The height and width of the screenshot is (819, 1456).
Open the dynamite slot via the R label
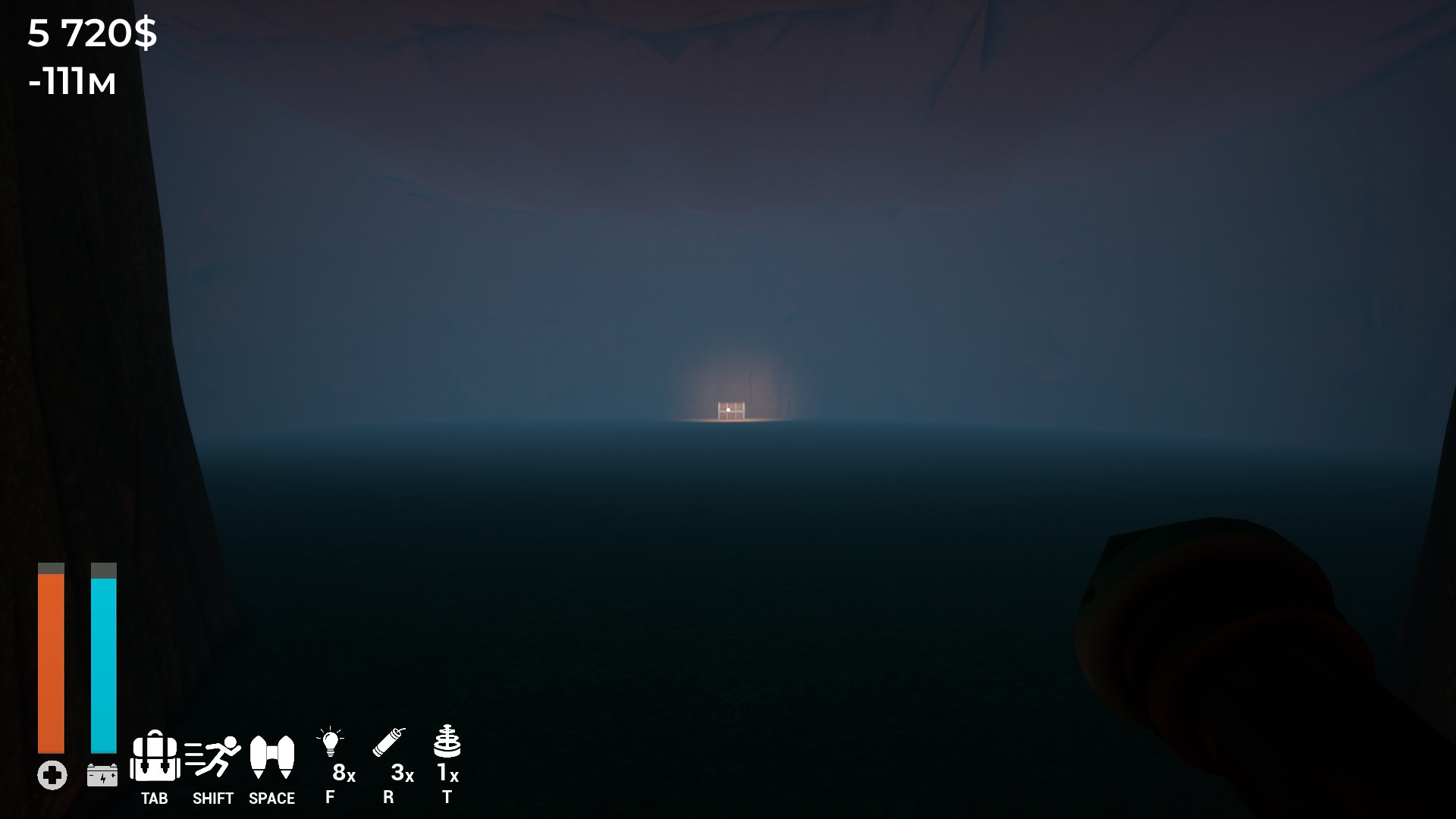389,798
